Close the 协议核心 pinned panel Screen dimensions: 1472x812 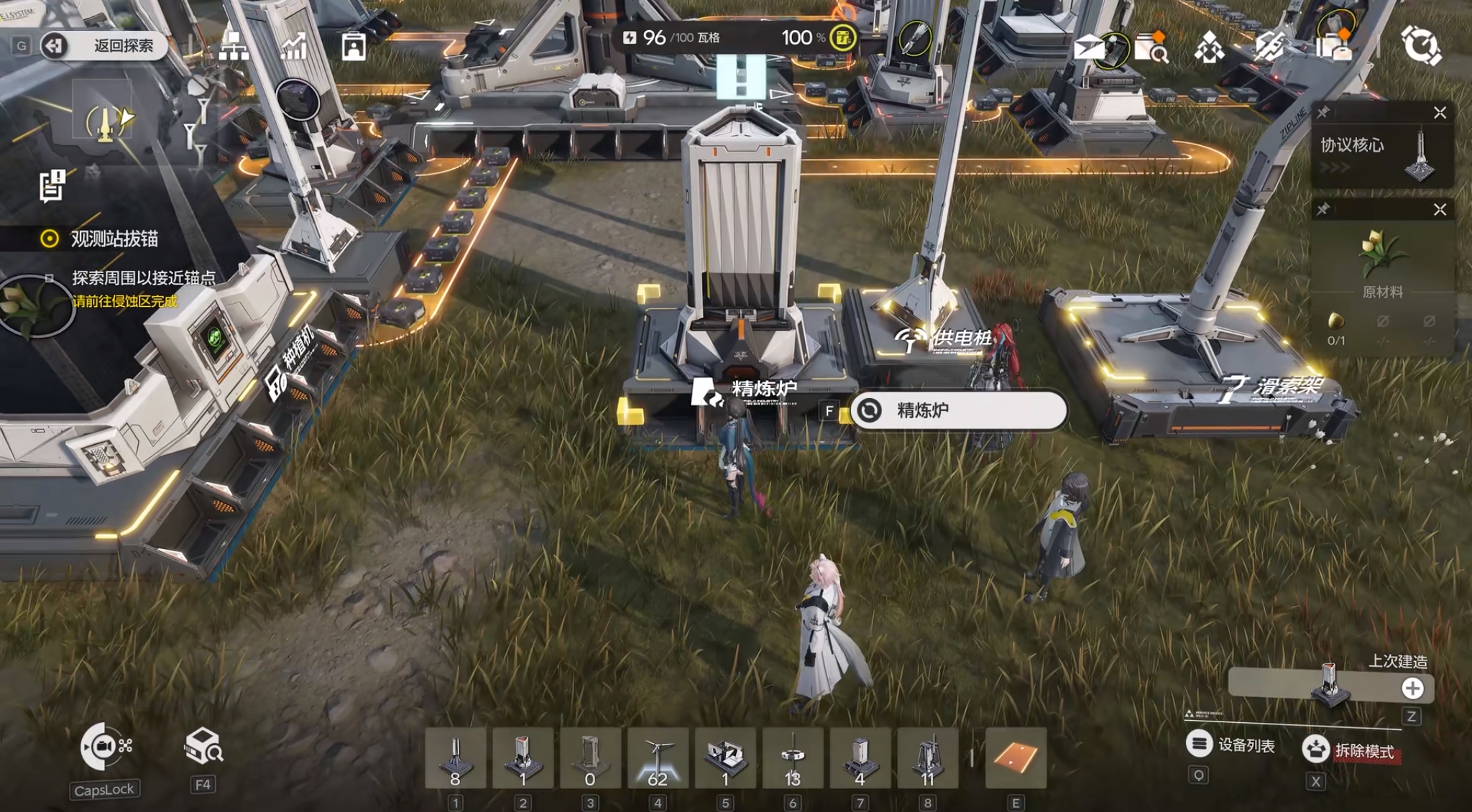[1440, 113]
